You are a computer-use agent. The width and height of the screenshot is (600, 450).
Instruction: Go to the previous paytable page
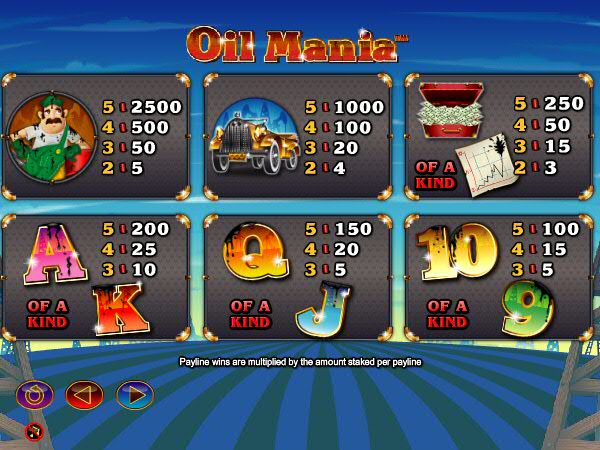coord(84,395)
